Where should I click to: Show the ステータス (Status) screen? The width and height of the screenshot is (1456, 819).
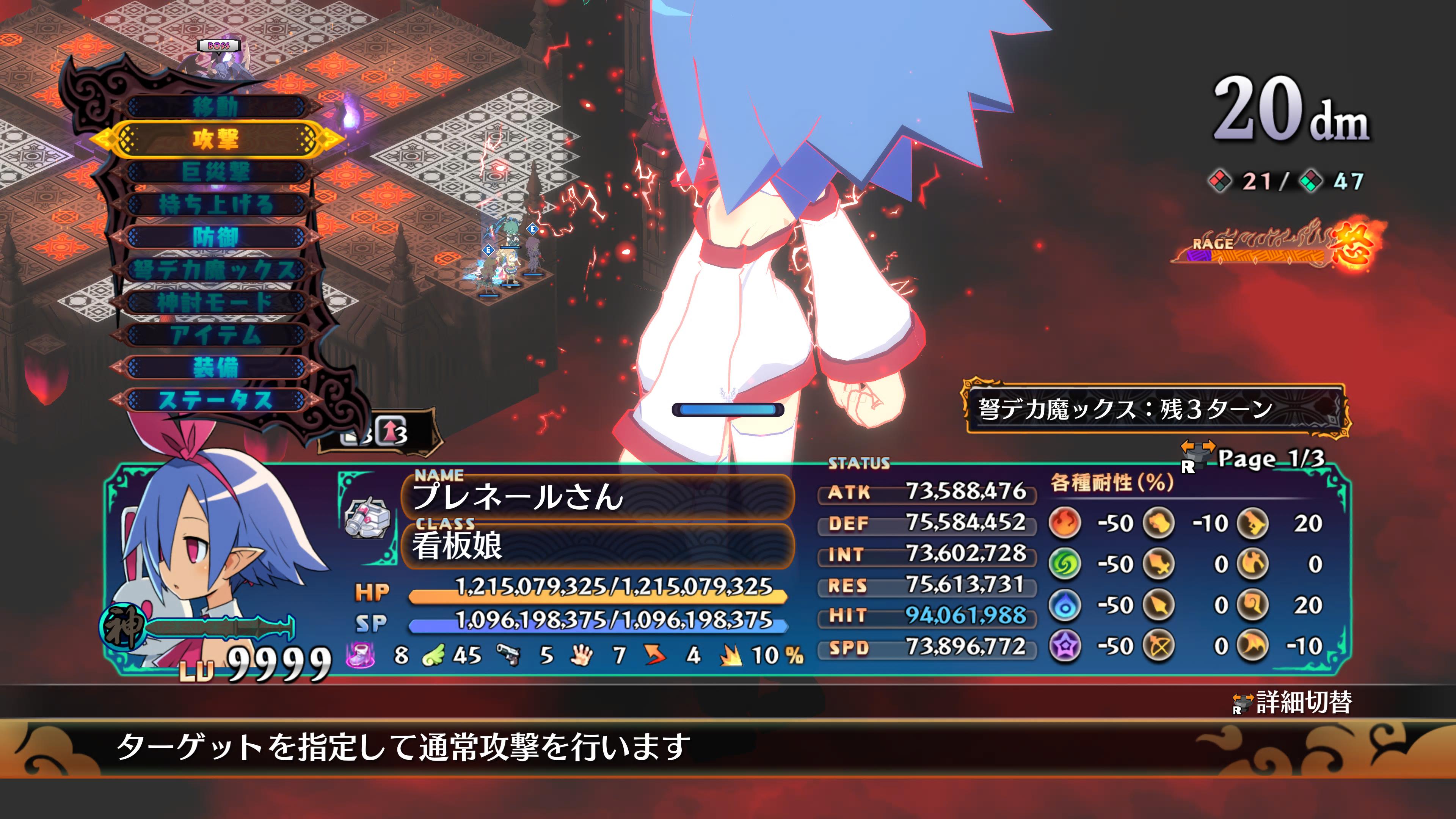click(x=215, y=401)
